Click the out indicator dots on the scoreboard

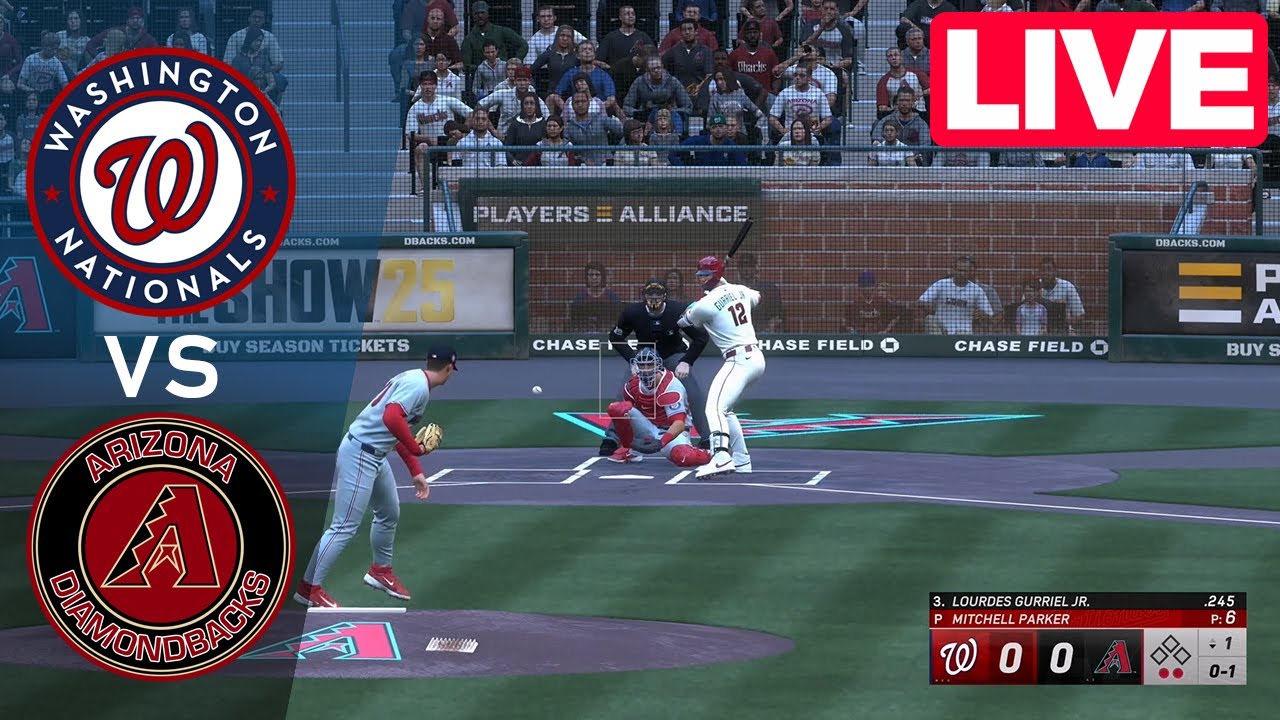[1171, 672]
